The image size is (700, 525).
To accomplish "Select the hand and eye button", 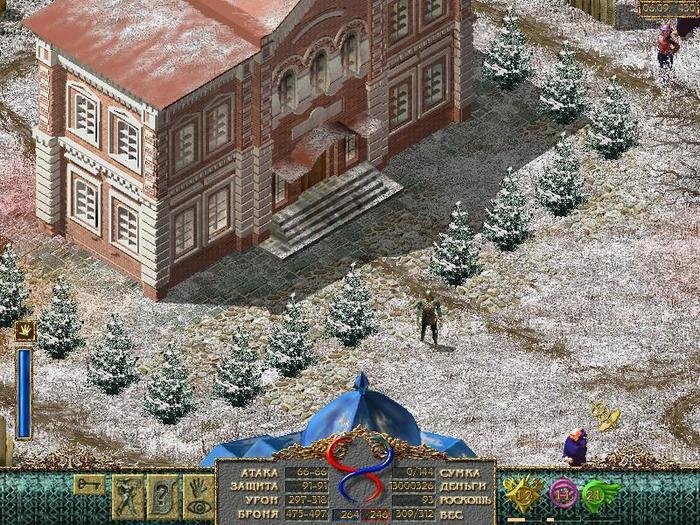I will (197, 496).
